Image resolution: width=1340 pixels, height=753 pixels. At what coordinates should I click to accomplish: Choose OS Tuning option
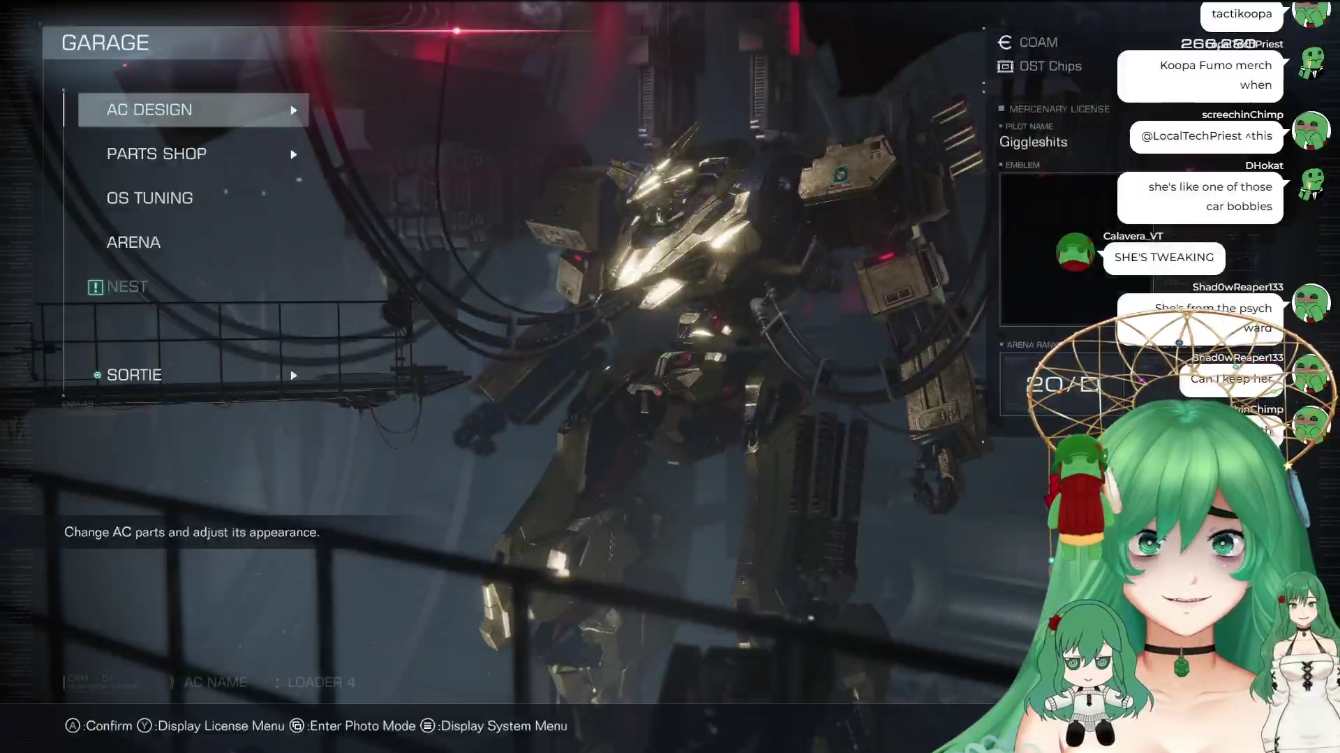click(150, 198)
